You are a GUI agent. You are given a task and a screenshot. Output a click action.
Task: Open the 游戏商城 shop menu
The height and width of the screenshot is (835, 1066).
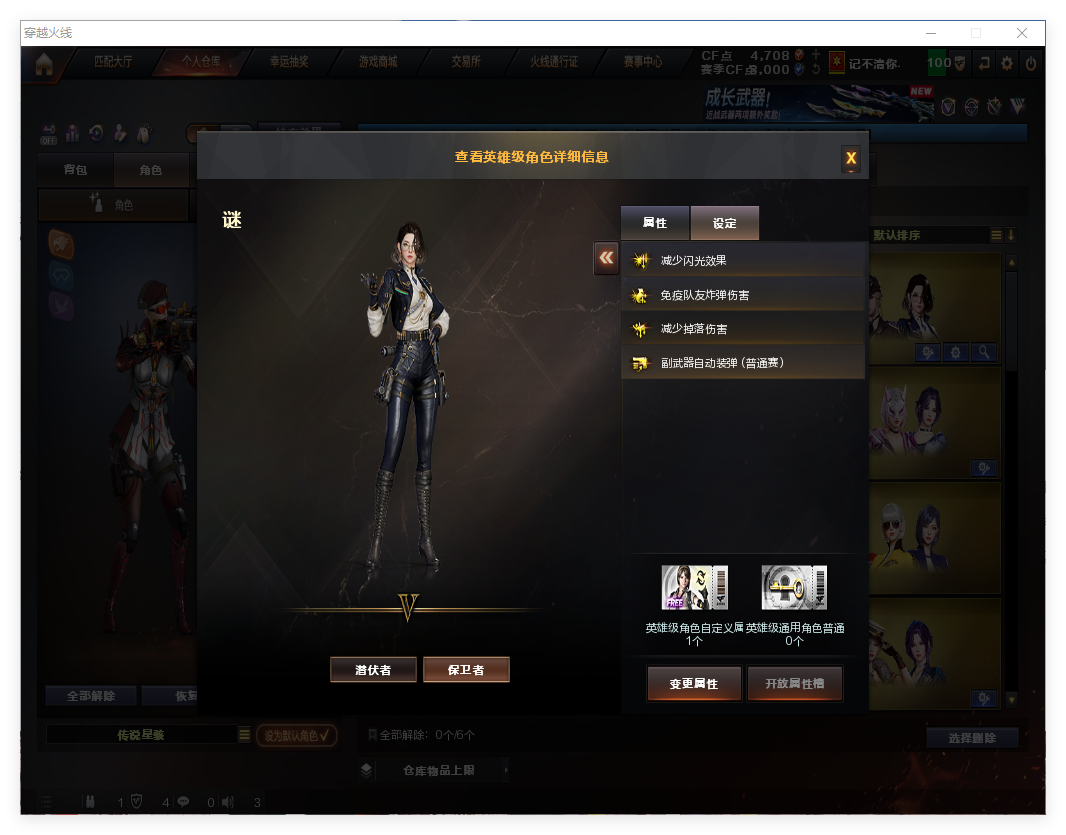click(x=378, y=62)
